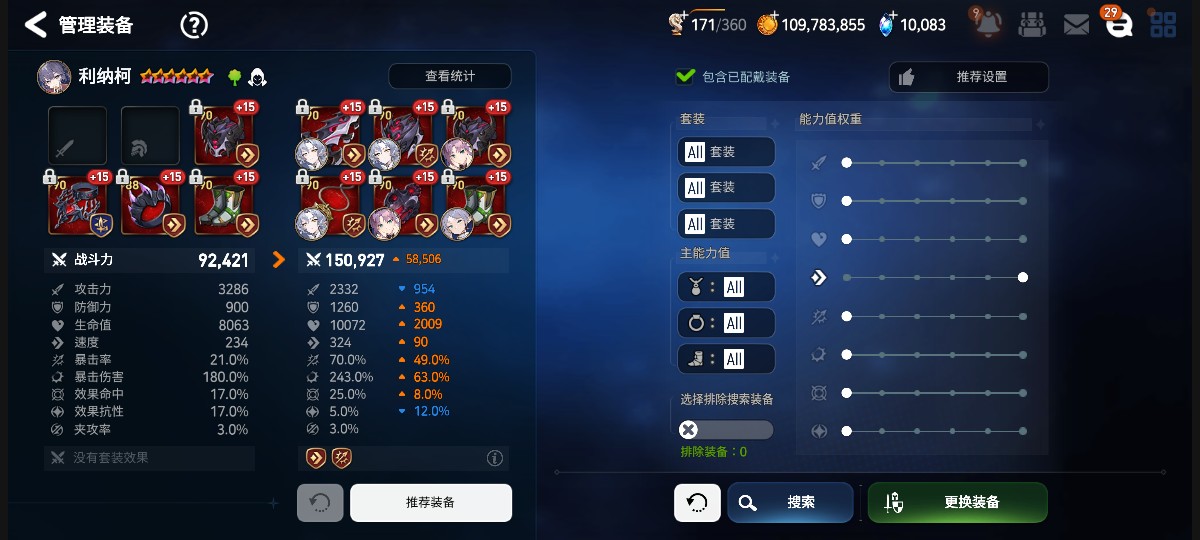1200x540 pixels.
Task: Toggle the 选择排除搜索装备 switch
Action: click(726, 430)
